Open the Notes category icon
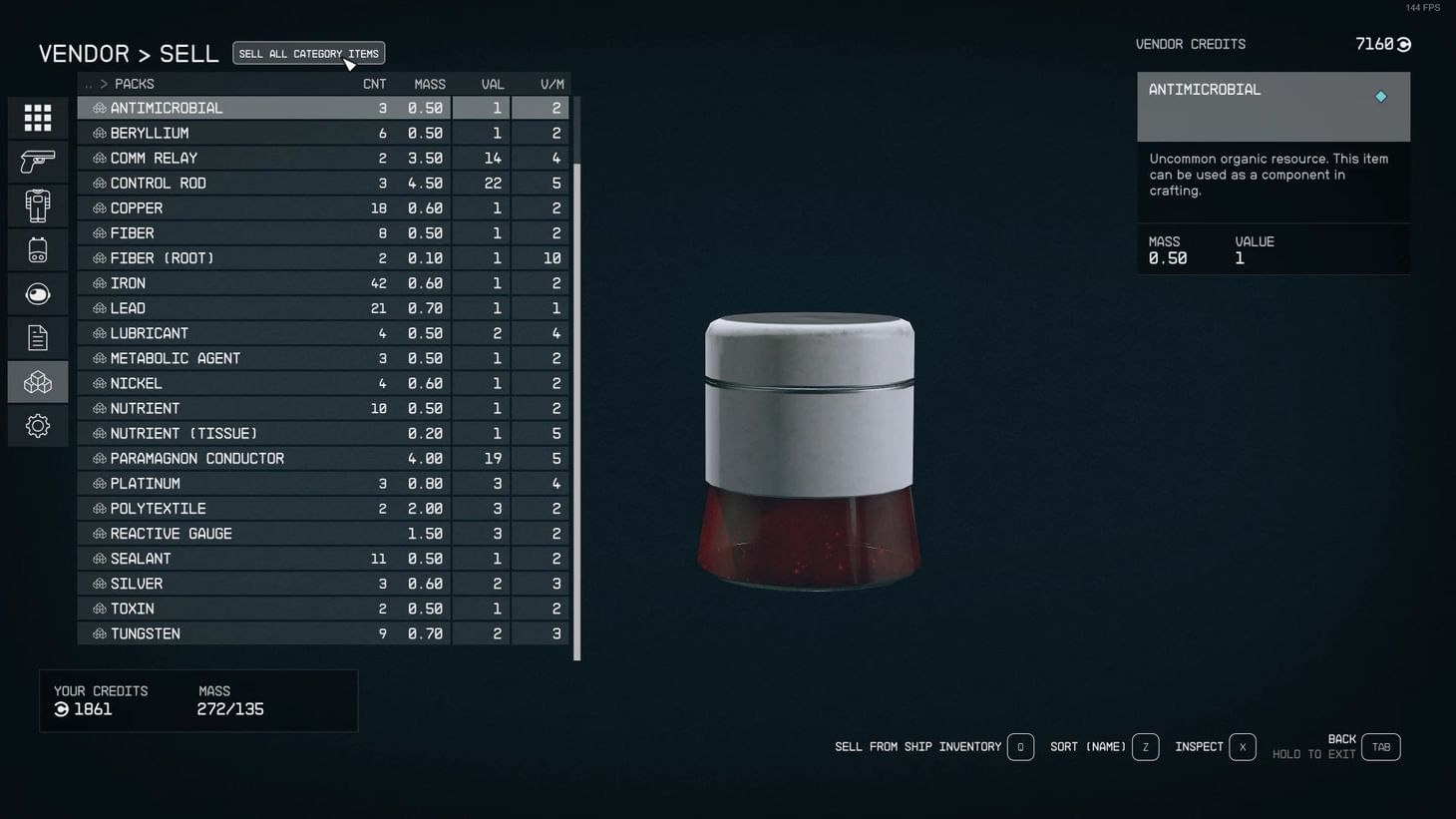Image resolution: width=1456 pixels, height=819 pixels. (x=37, y=336)
